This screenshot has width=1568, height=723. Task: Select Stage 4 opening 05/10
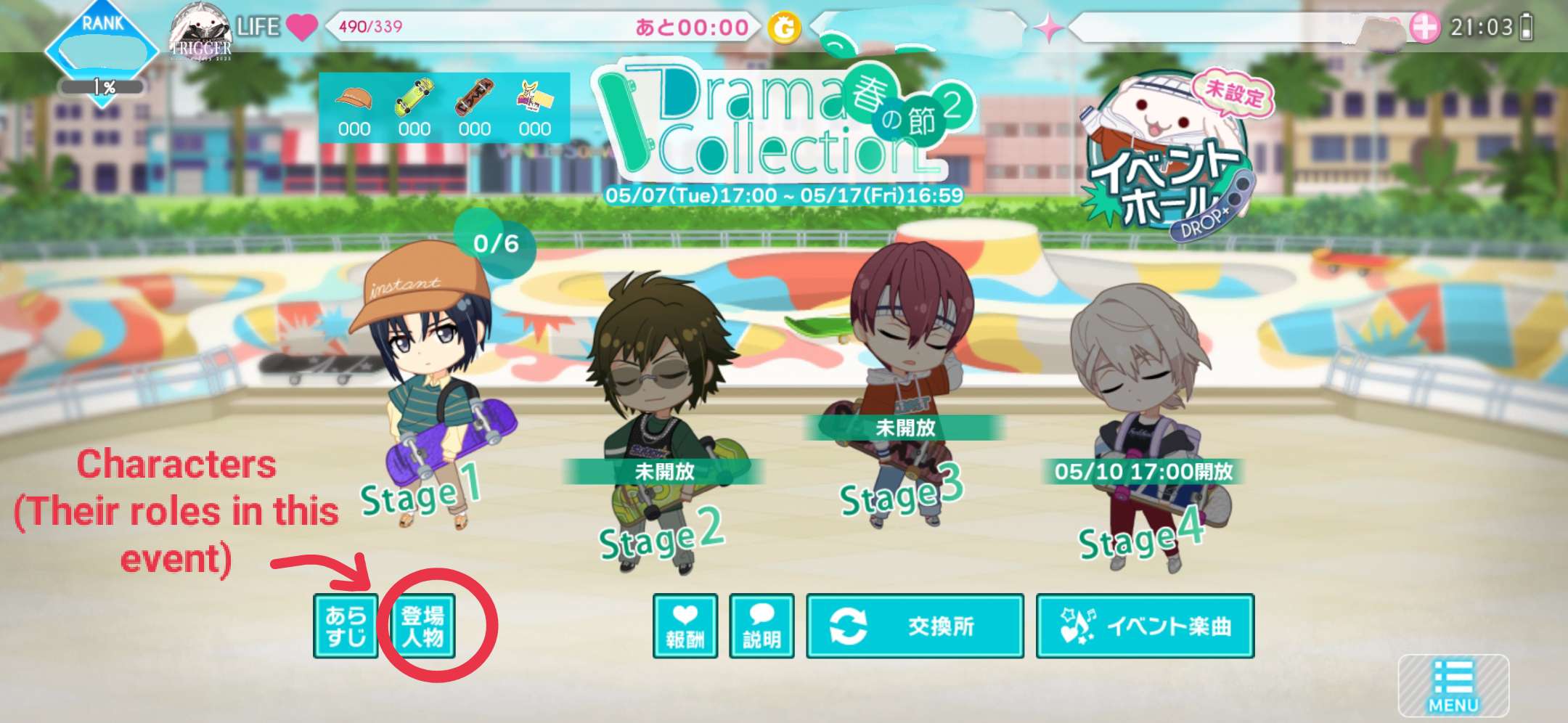tap(1143, 436)
